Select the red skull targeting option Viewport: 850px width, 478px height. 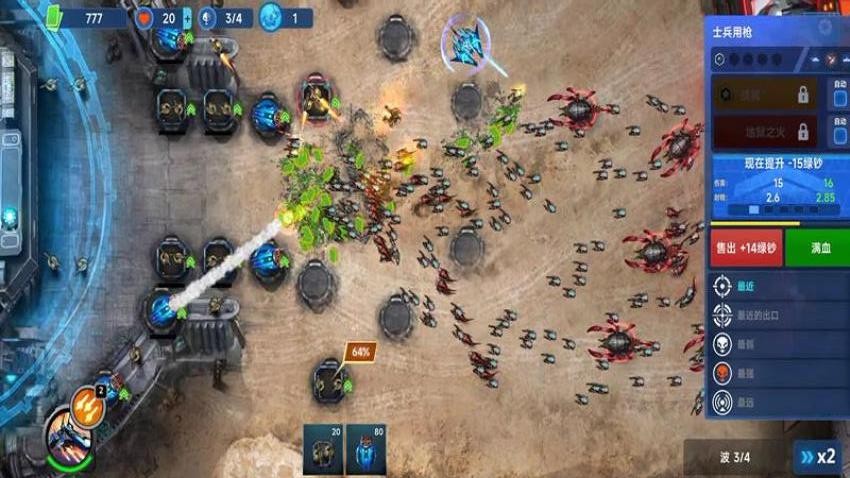click(777, 373)
